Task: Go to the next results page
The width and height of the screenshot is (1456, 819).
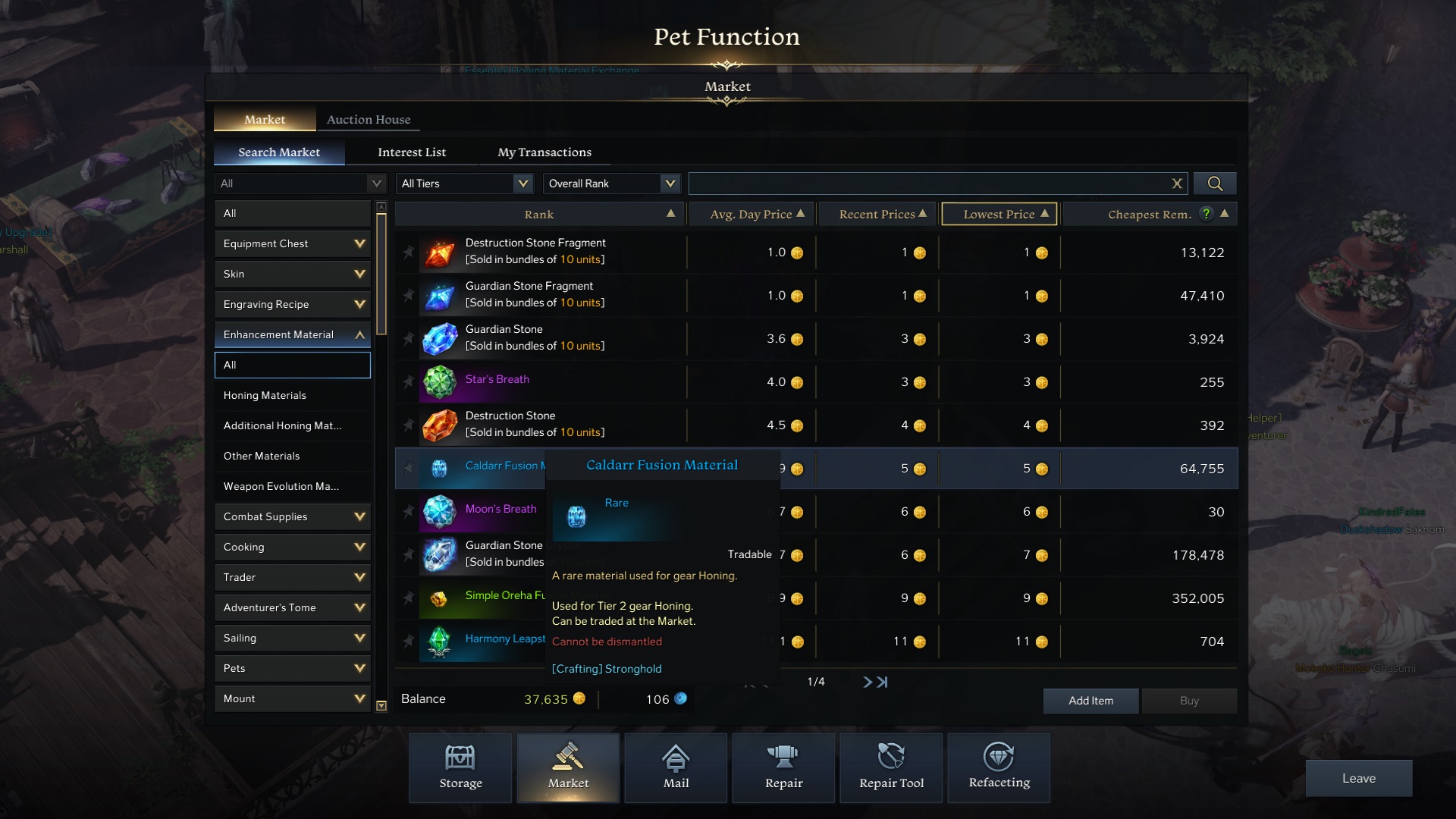Action: [x=868, y=682]
